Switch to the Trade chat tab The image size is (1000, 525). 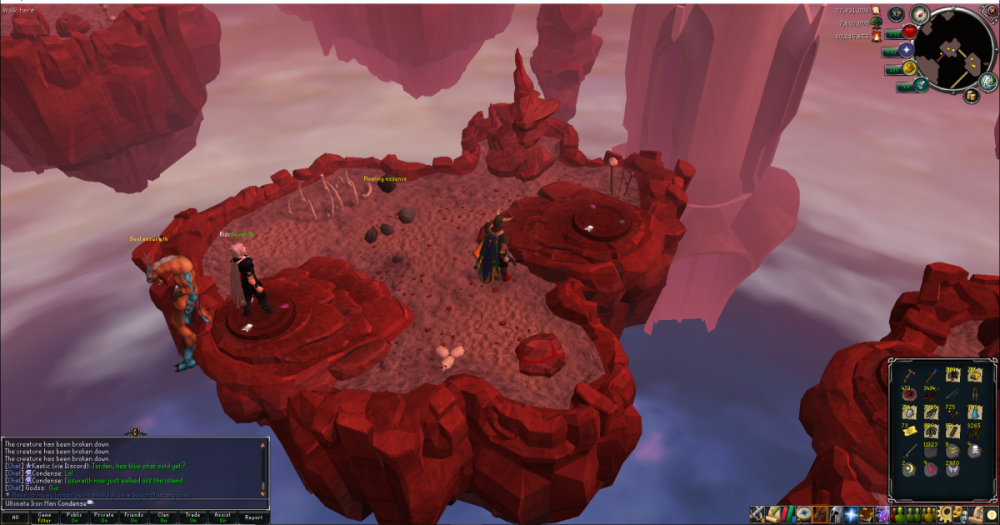(194, 516)
